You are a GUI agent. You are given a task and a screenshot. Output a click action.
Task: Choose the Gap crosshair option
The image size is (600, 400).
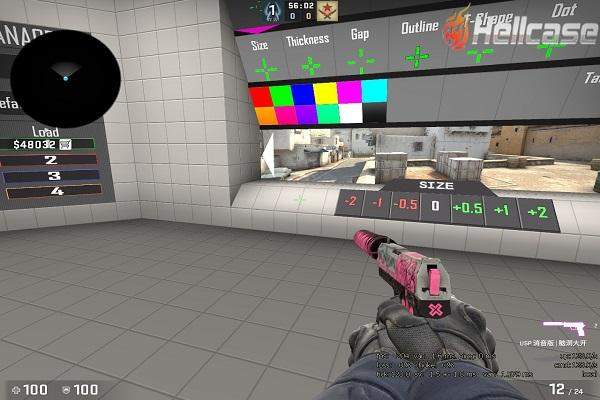coord(360,35)
